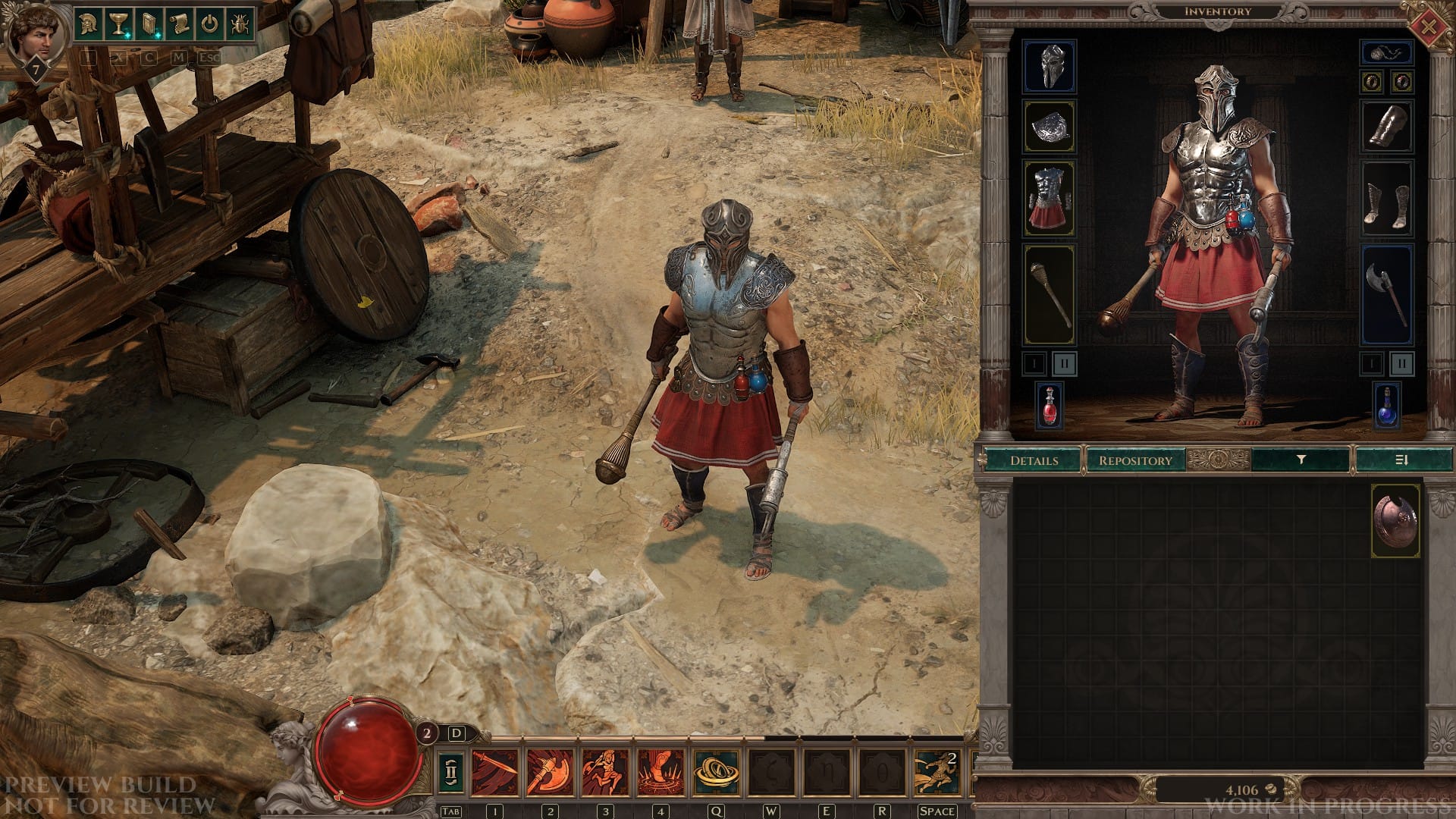Use the golden rings skill
The image size is (1456, 819).
[716, 772]
